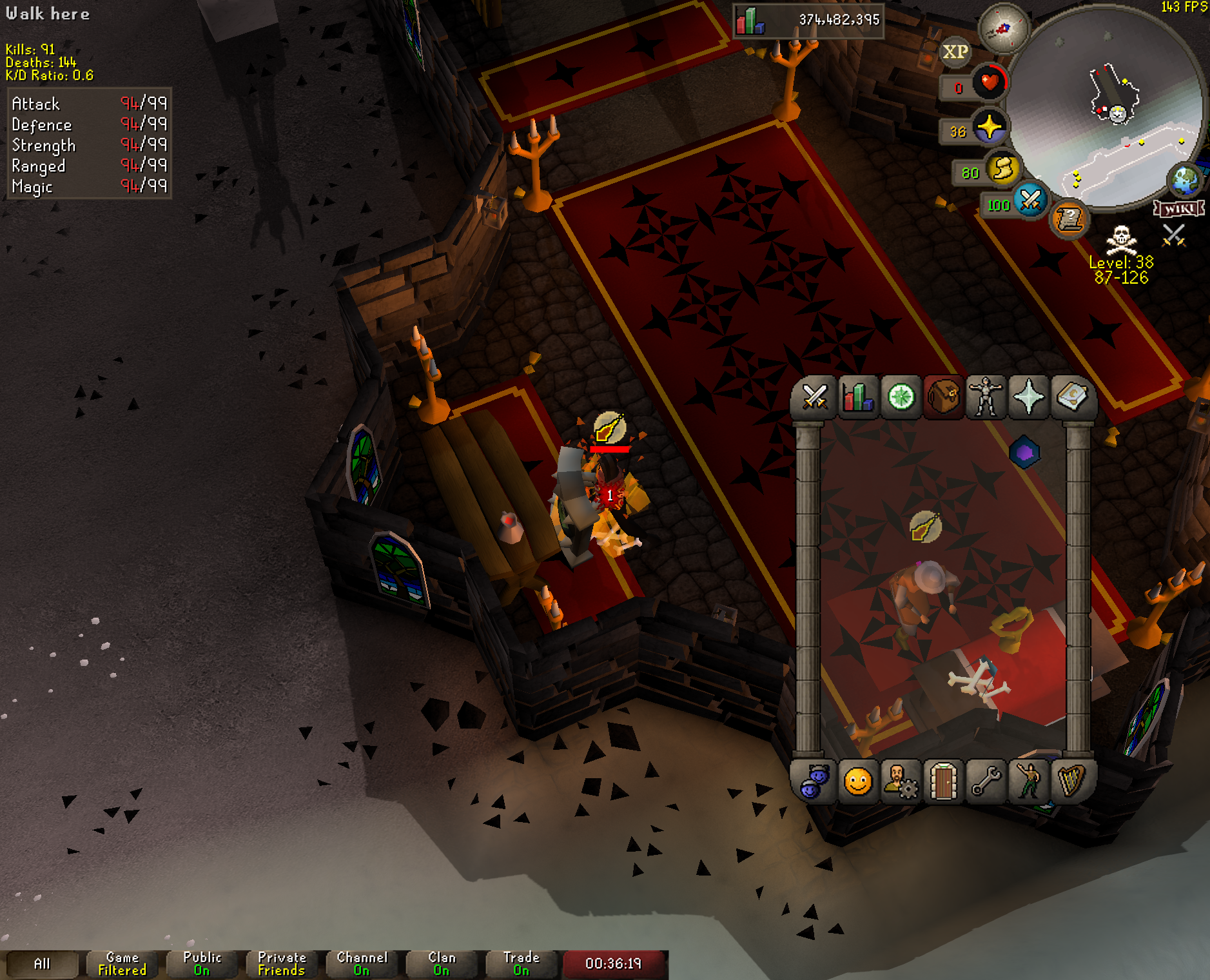Viewport: 1210px width, 980px height.
Task: Toggle run with the energy orb
Action: (1002, 169)
